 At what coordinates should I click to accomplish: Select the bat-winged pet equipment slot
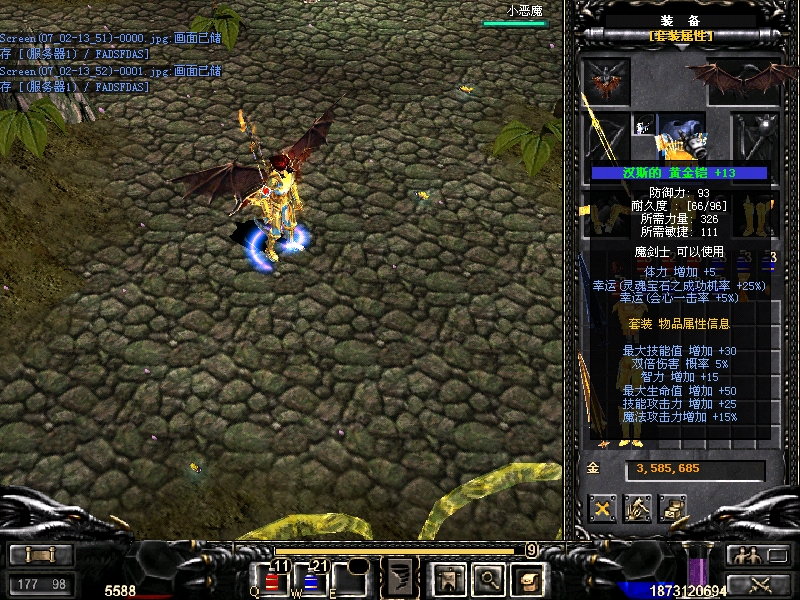(607, 78)
